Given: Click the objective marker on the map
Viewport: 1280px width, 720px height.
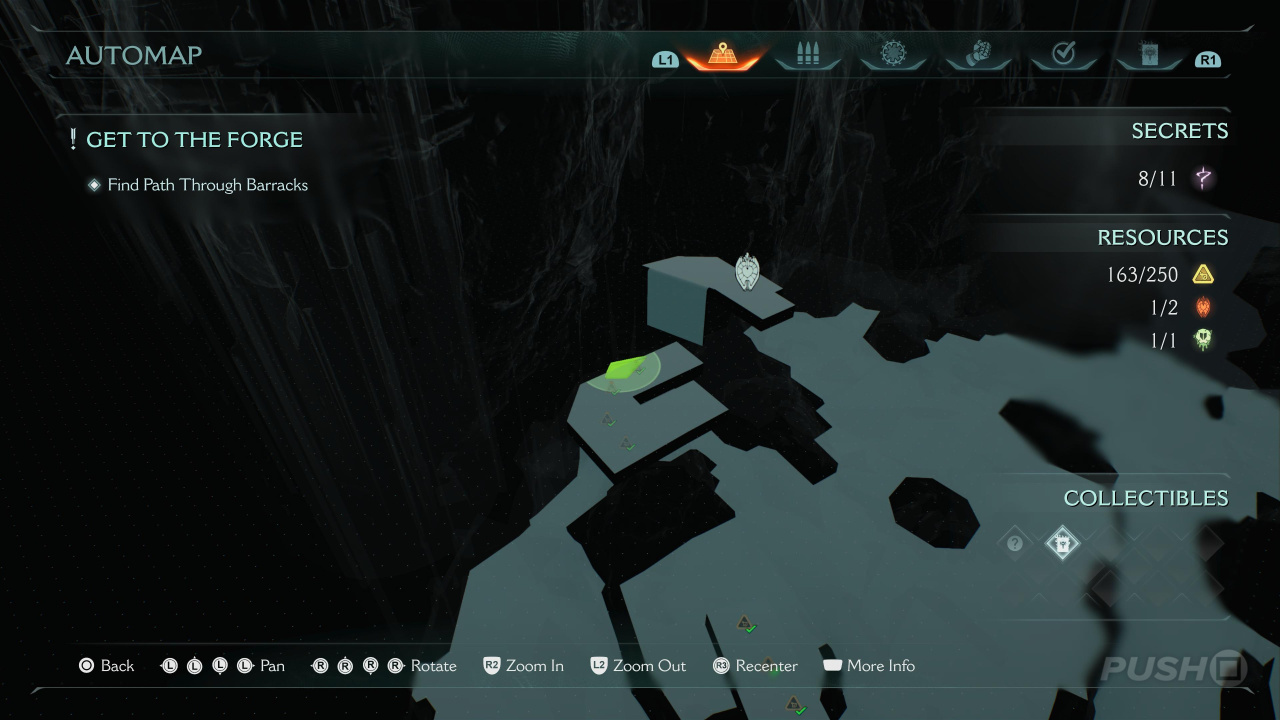Looking at the screenshot, I should pos(747,271).
